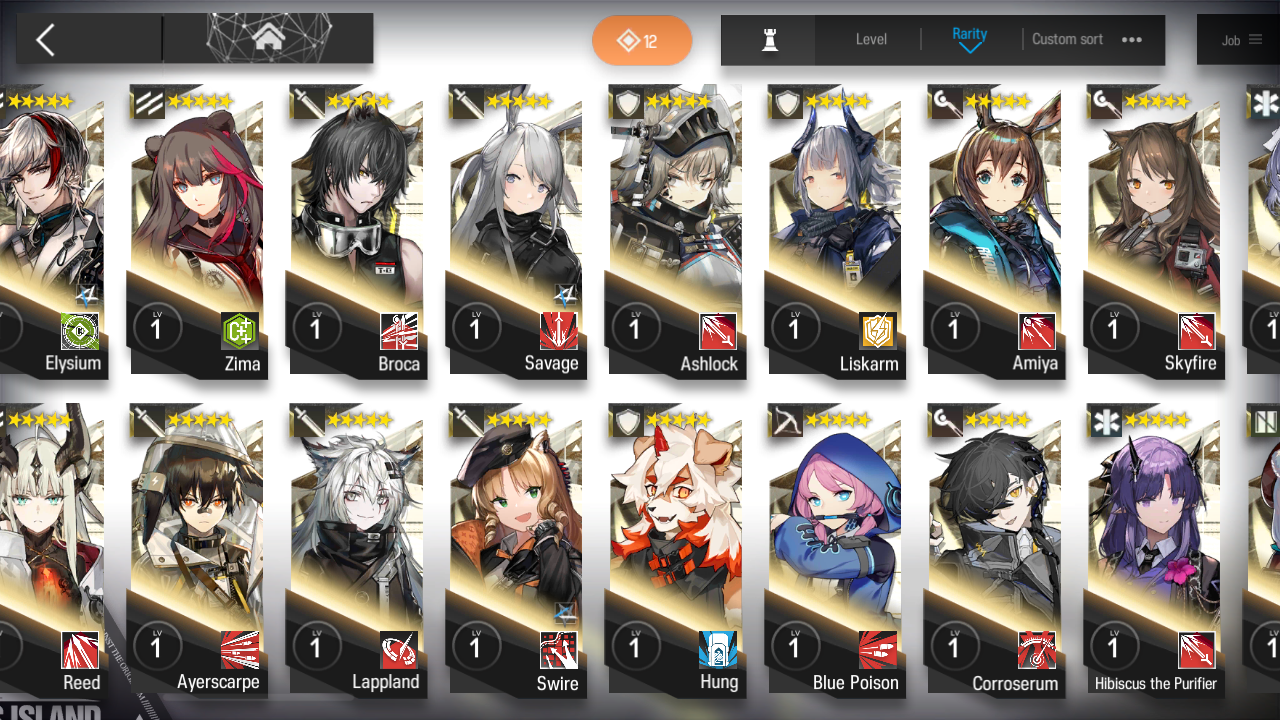The width and height of the screenshot is (1280, 720).
Task: Select the Custom sort option
Action: pos(1067,40)
